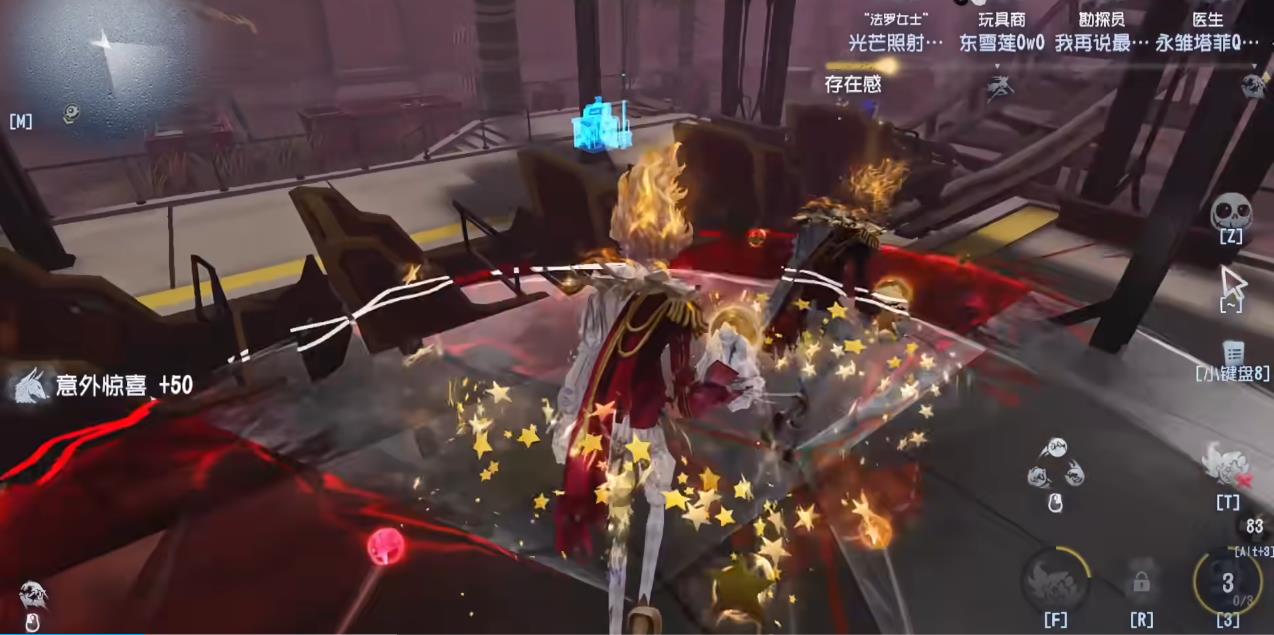Activate the crossed-out character skill above T
Image resolution: width=1274 pixels, height=635 pixels.
click(1226, 464)
